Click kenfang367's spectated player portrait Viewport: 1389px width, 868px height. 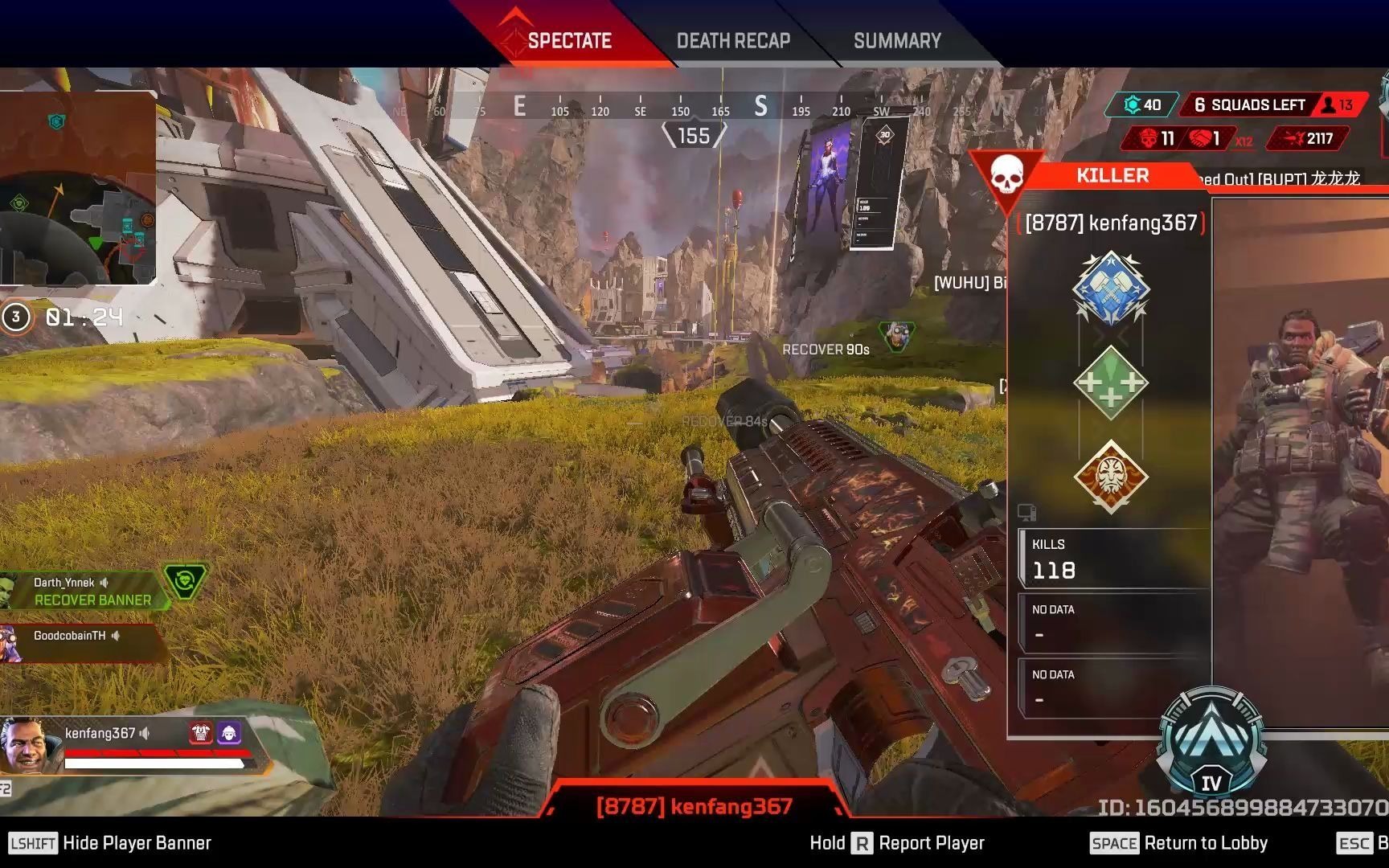pos(24,744)
